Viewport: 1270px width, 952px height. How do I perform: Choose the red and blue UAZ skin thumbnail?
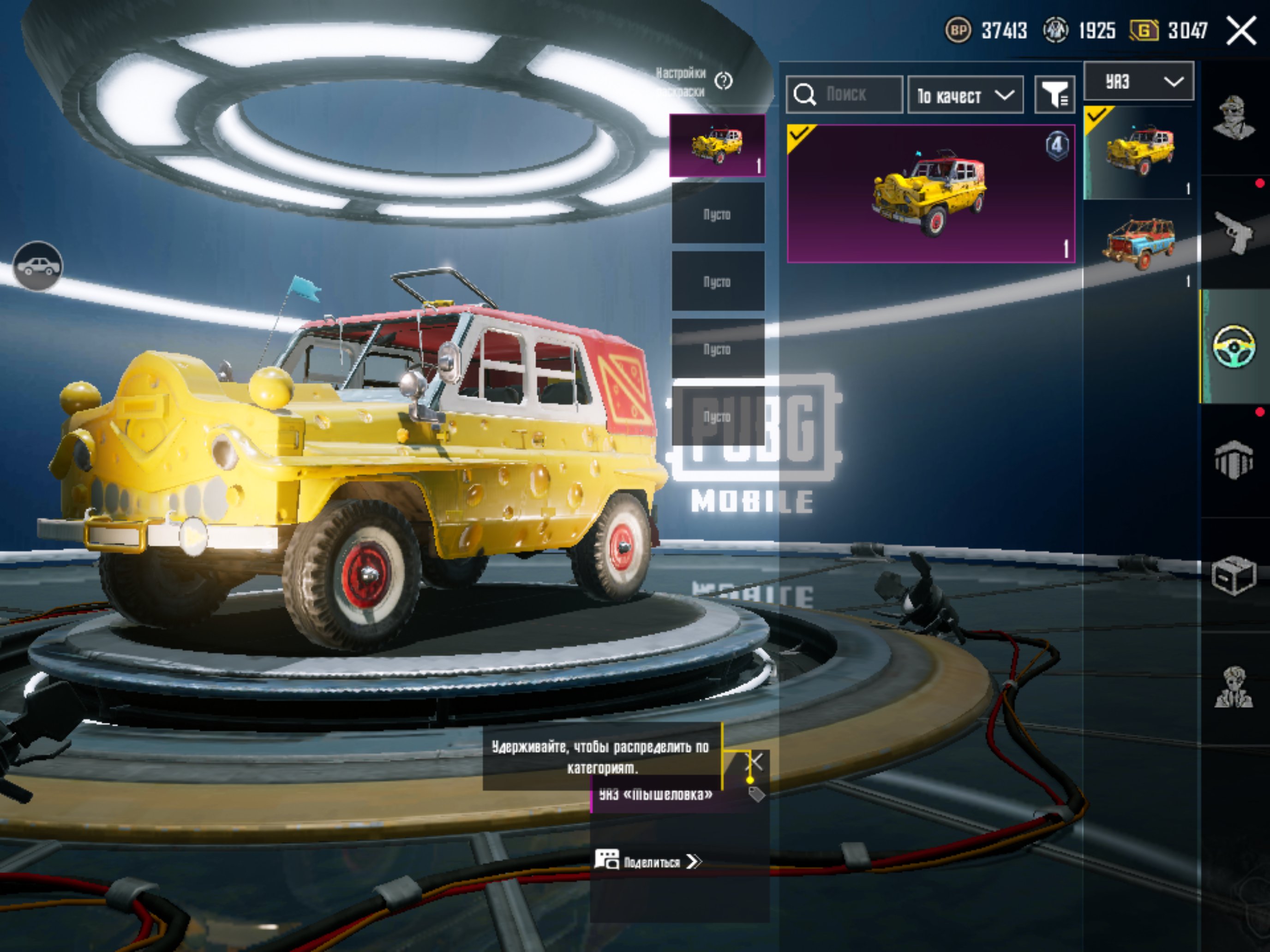(x=1138, y=244)
